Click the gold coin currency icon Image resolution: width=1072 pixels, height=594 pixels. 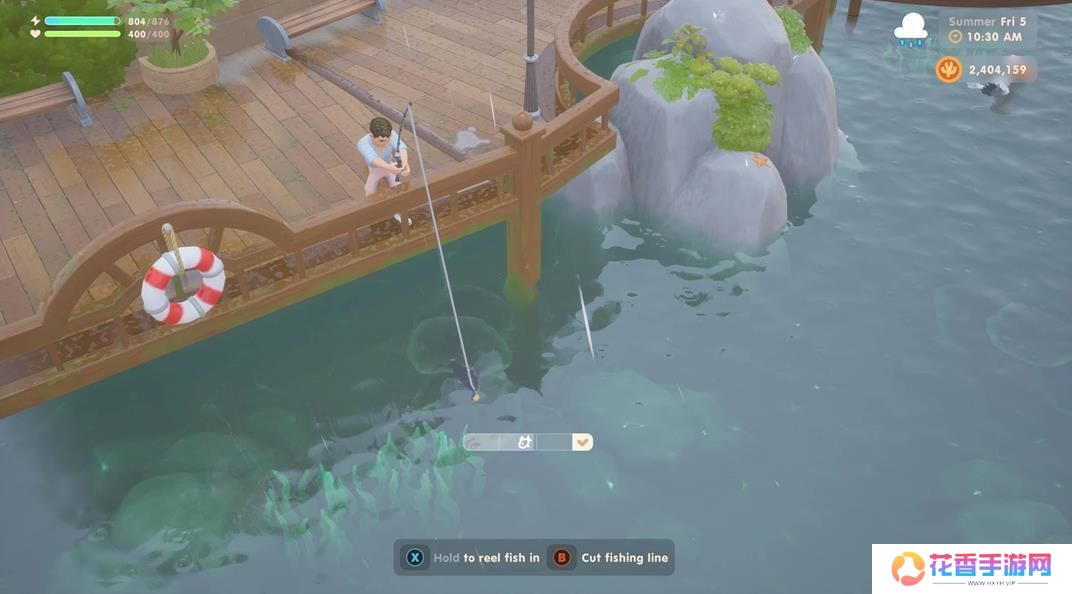tap(948, 69)
